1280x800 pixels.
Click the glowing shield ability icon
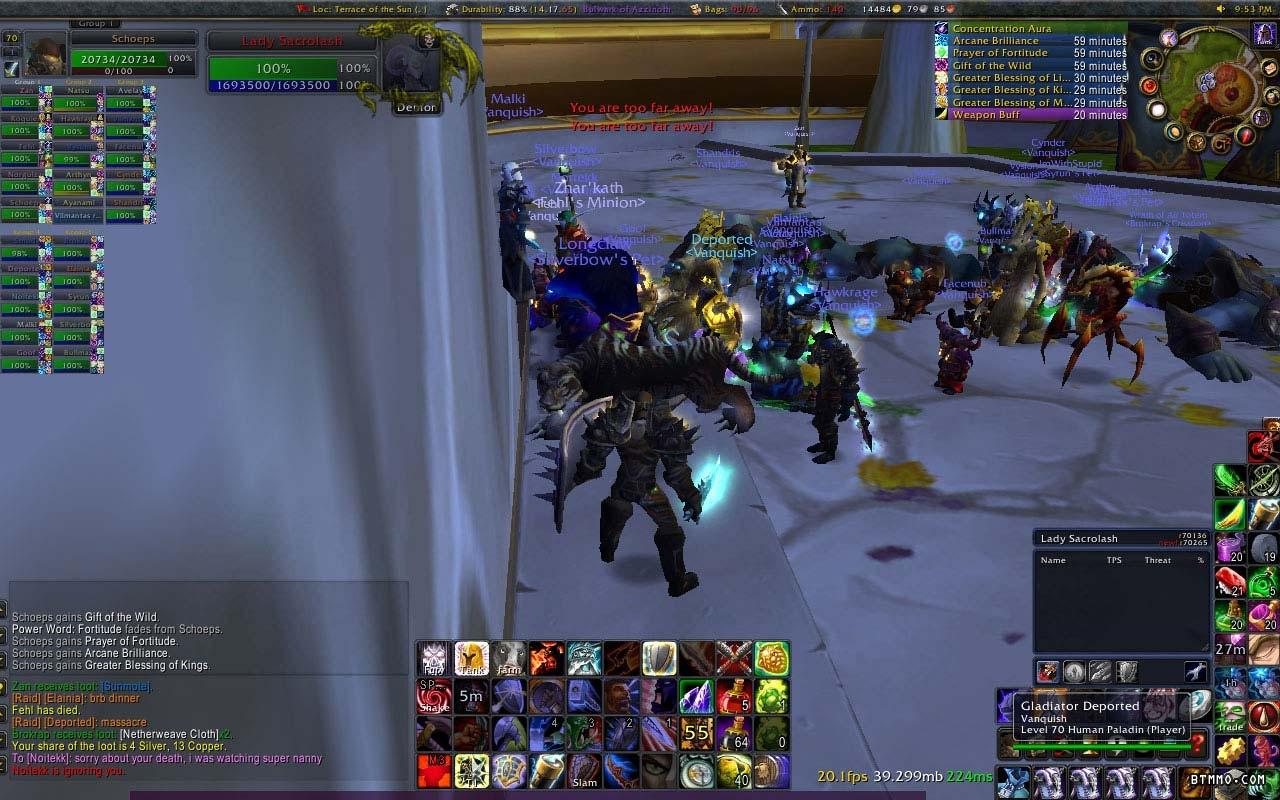(659, 659)
